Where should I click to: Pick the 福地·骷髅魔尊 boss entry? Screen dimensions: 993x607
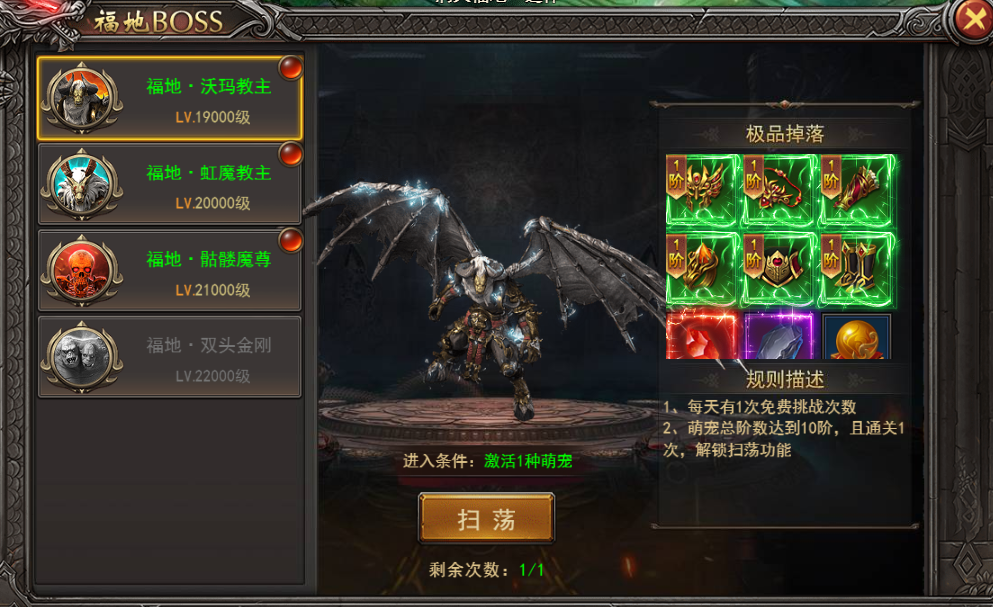(170, 272)
